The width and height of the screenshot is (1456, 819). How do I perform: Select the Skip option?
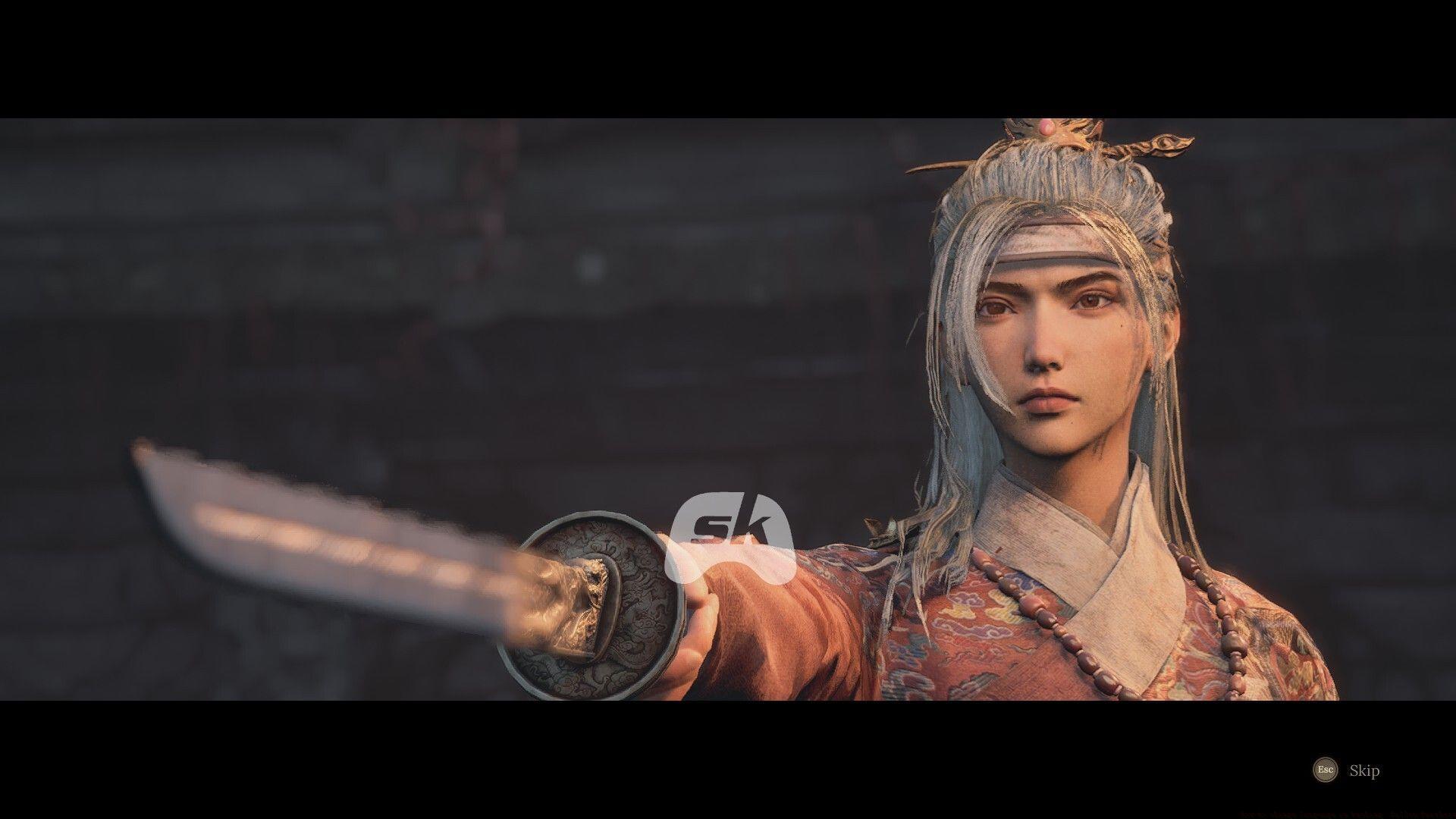pyautogui.click(x=1365, y=770)
